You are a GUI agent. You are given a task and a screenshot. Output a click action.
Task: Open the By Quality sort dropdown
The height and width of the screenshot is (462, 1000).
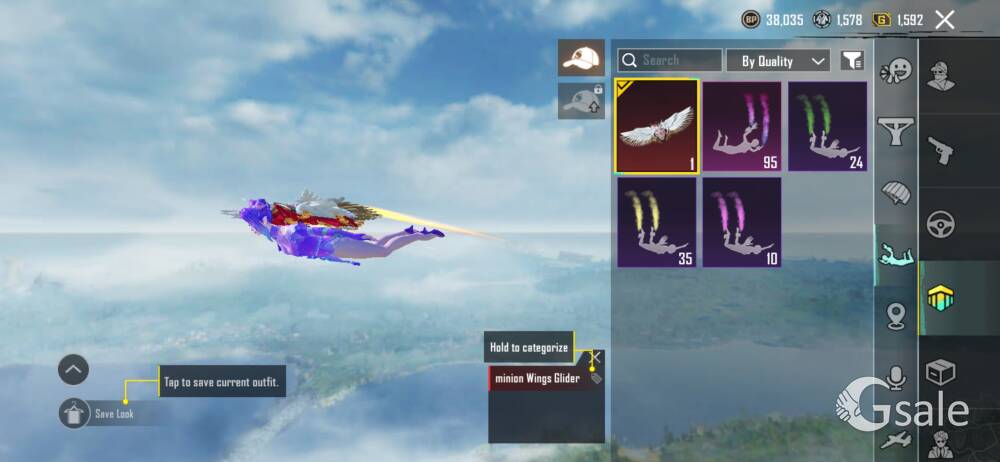(x=777, y=60)
